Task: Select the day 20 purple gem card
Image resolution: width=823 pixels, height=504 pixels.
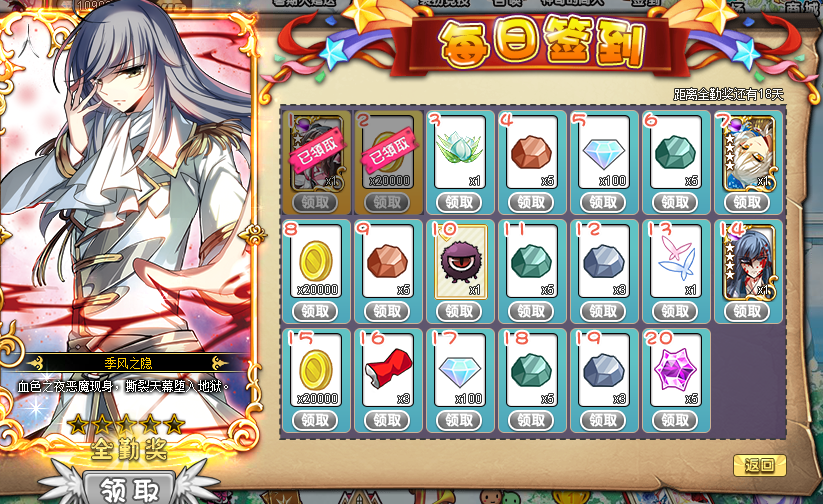Action: [676, 369]
